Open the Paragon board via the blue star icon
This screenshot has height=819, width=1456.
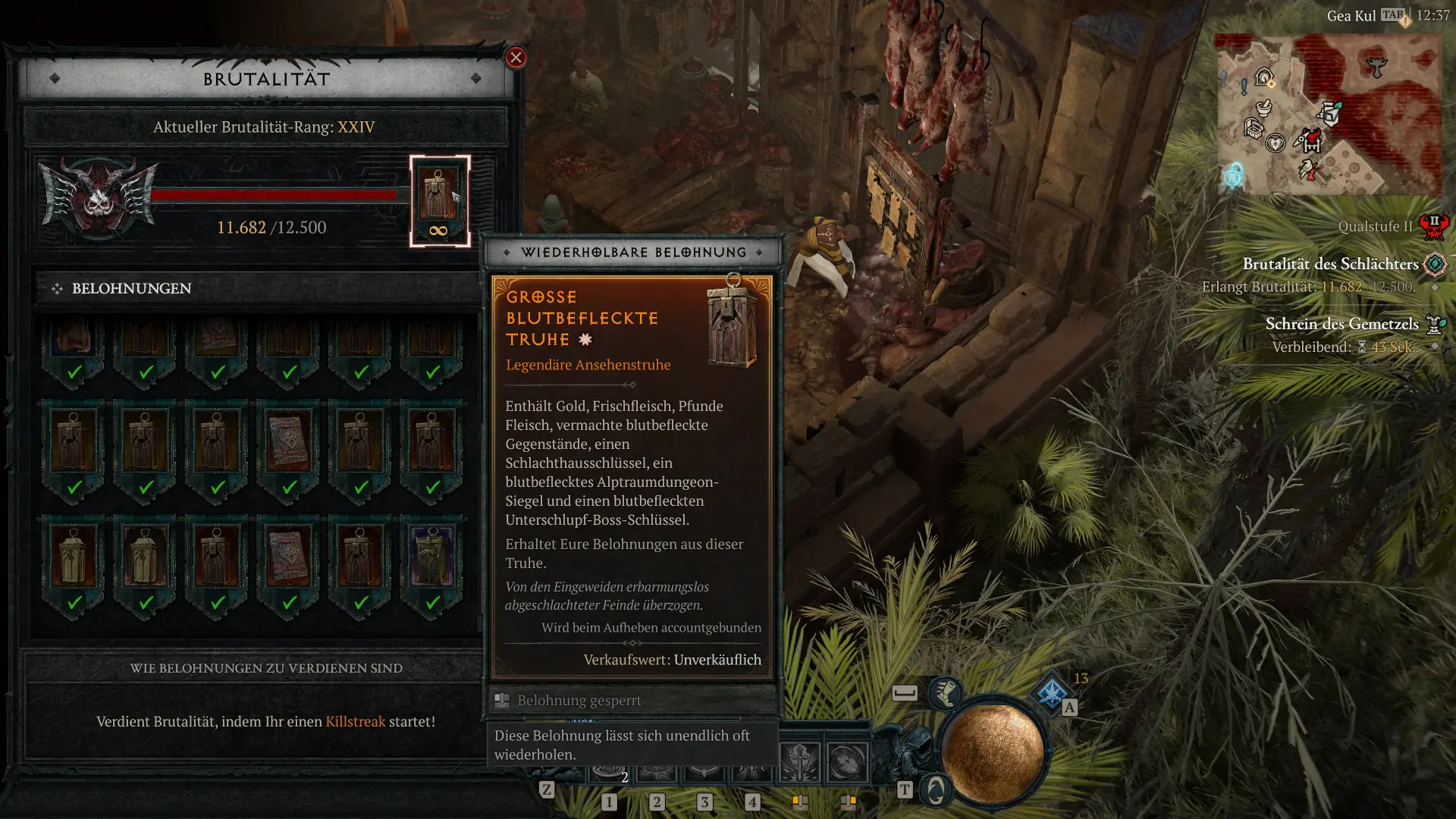pos(1052,695)
